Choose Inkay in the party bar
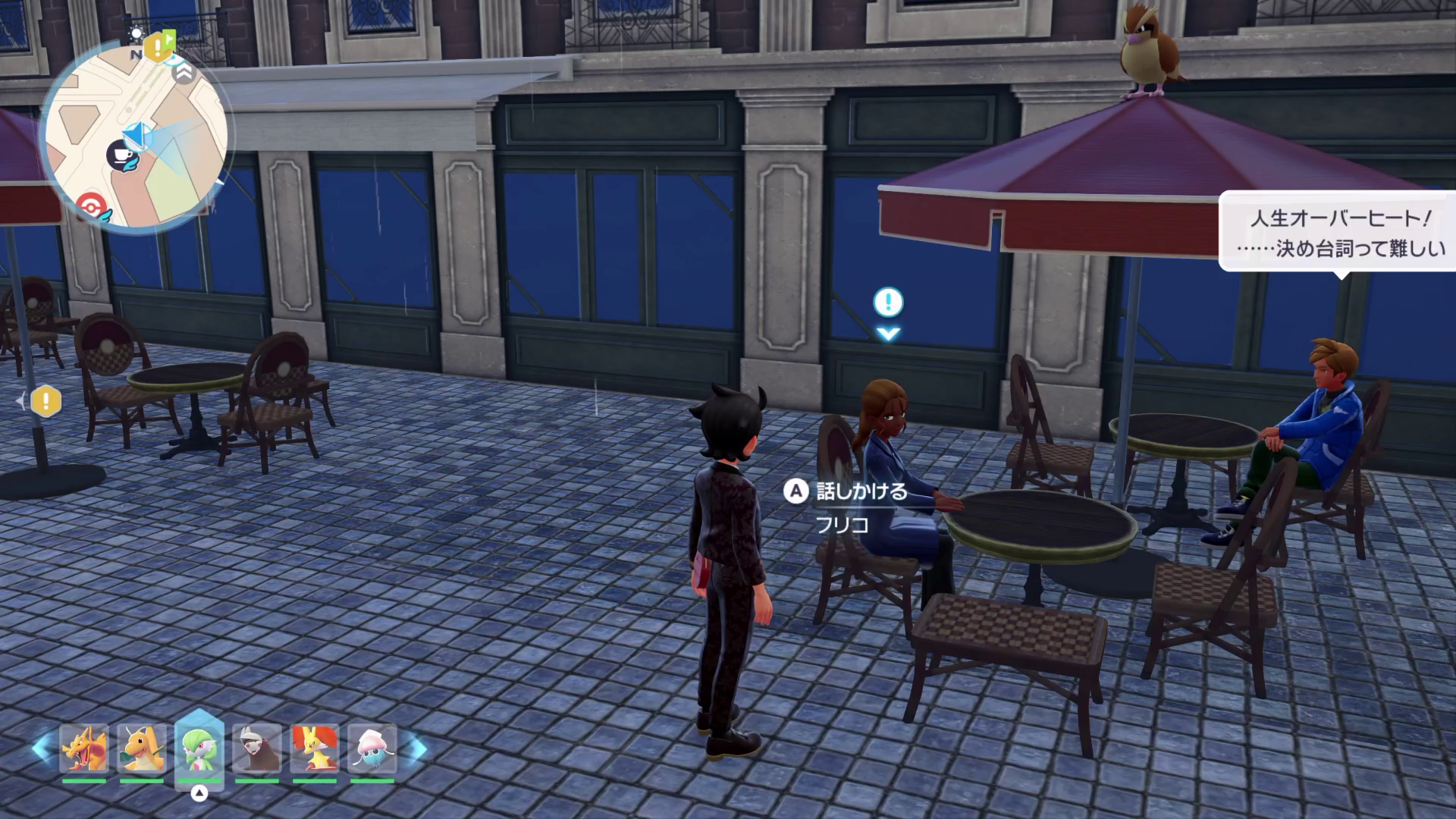The height and width of the screenshot is (819, 1456). point(372,748)
